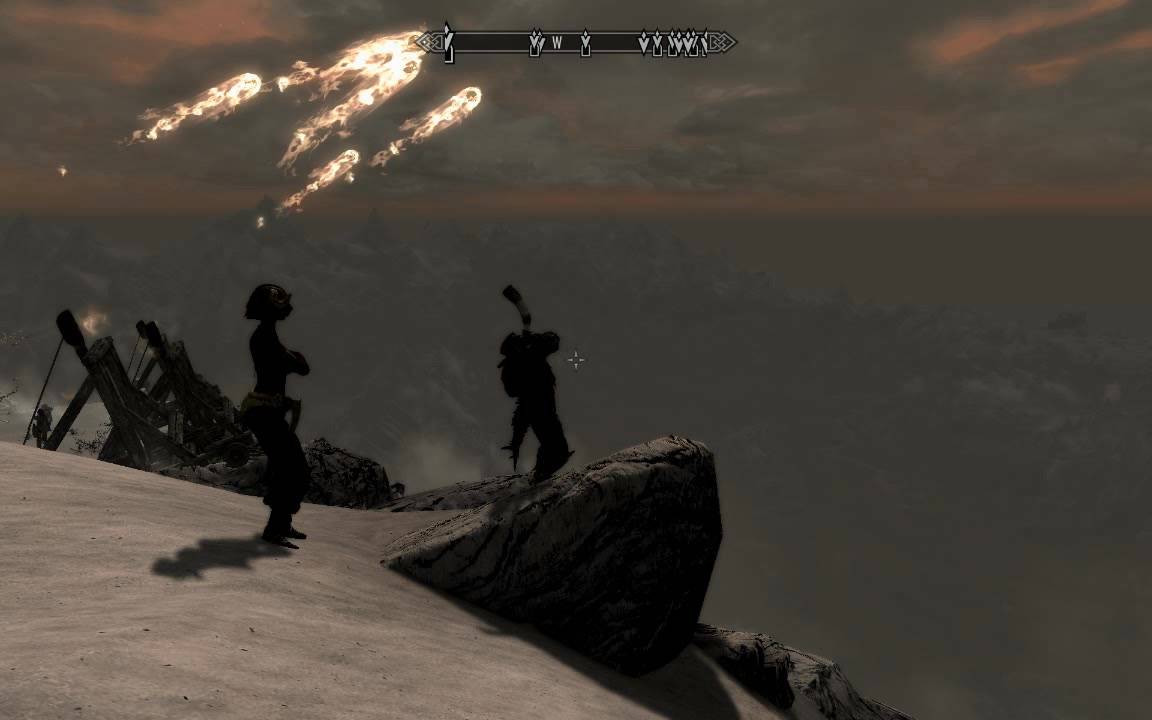Viewport: 1152px width, 720px height.
Task: Select the W west heading on the compass
Action: click(558, 44)
